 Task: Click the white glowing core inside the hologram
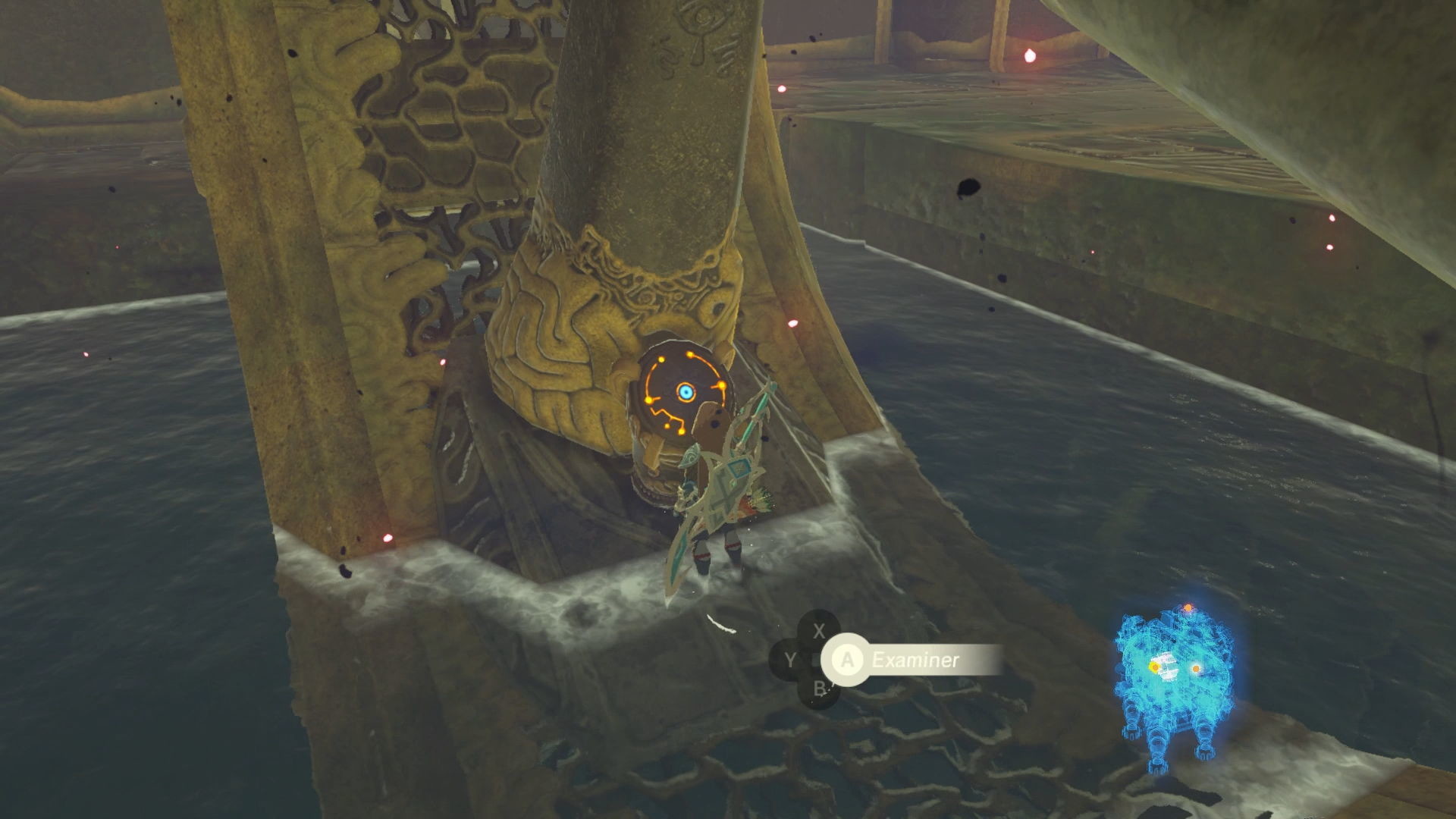(x=1168, y=667)
